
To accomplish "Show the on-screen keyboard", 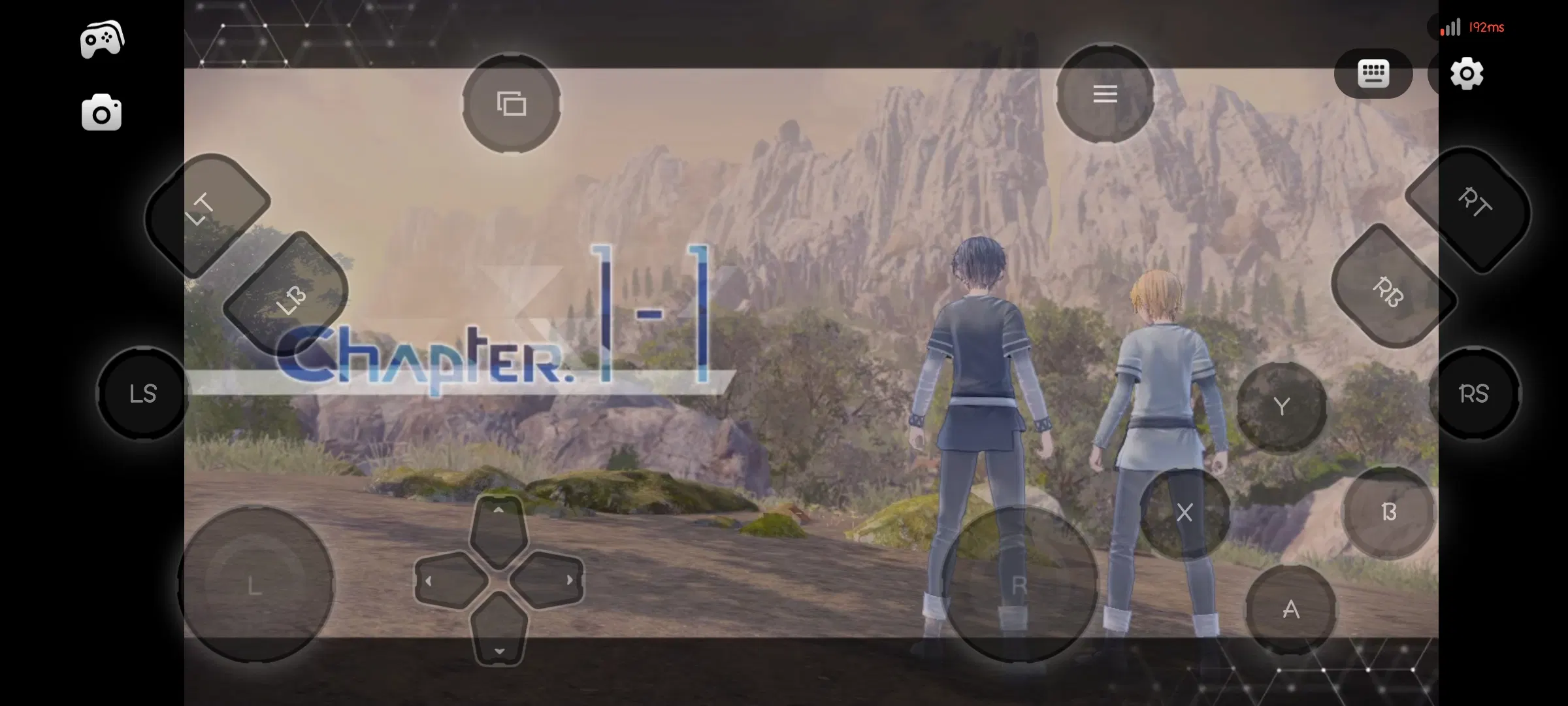I will pos(1373,73).
